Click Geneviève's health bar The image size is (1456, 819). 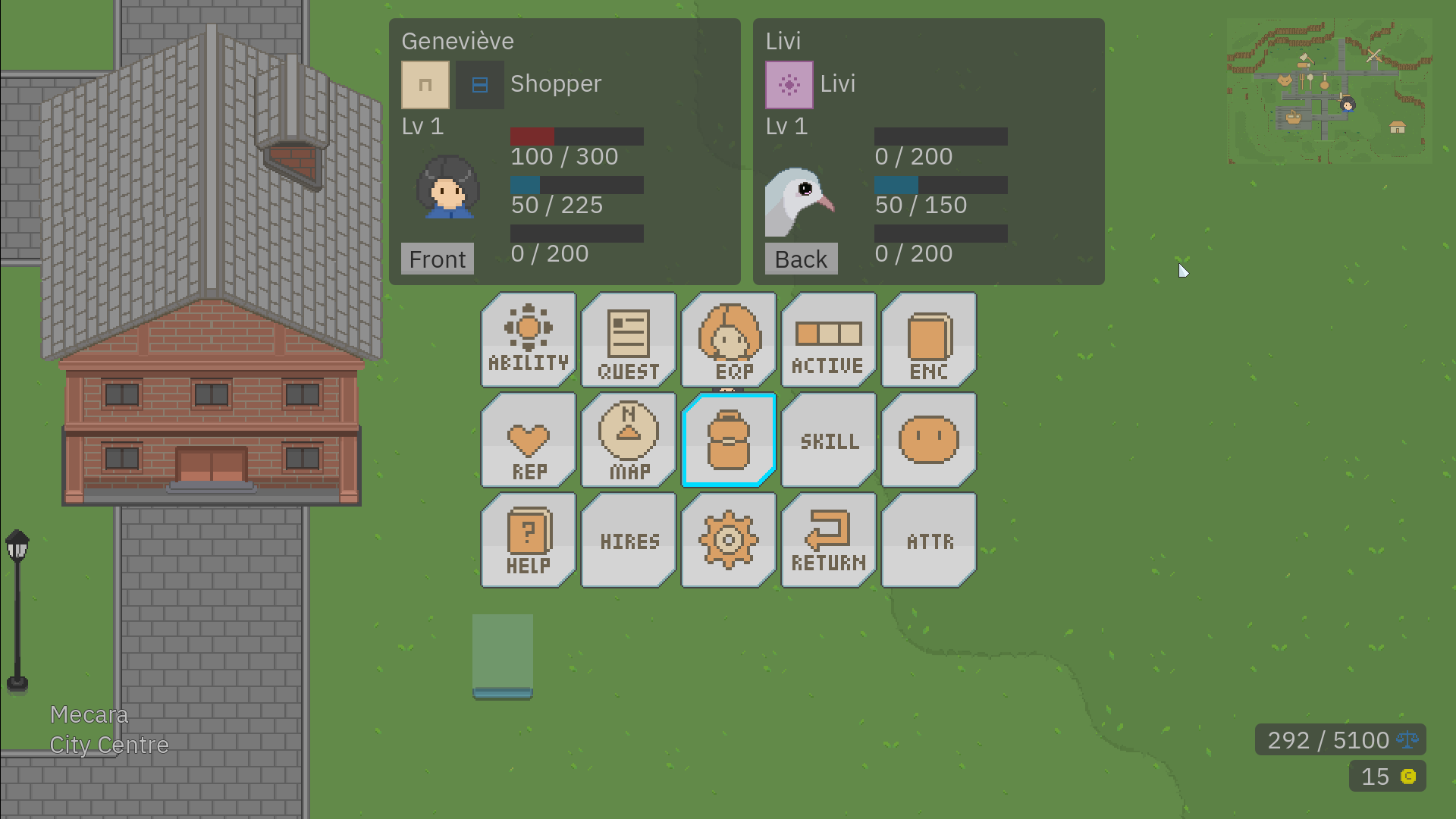[x=576, y=136]
